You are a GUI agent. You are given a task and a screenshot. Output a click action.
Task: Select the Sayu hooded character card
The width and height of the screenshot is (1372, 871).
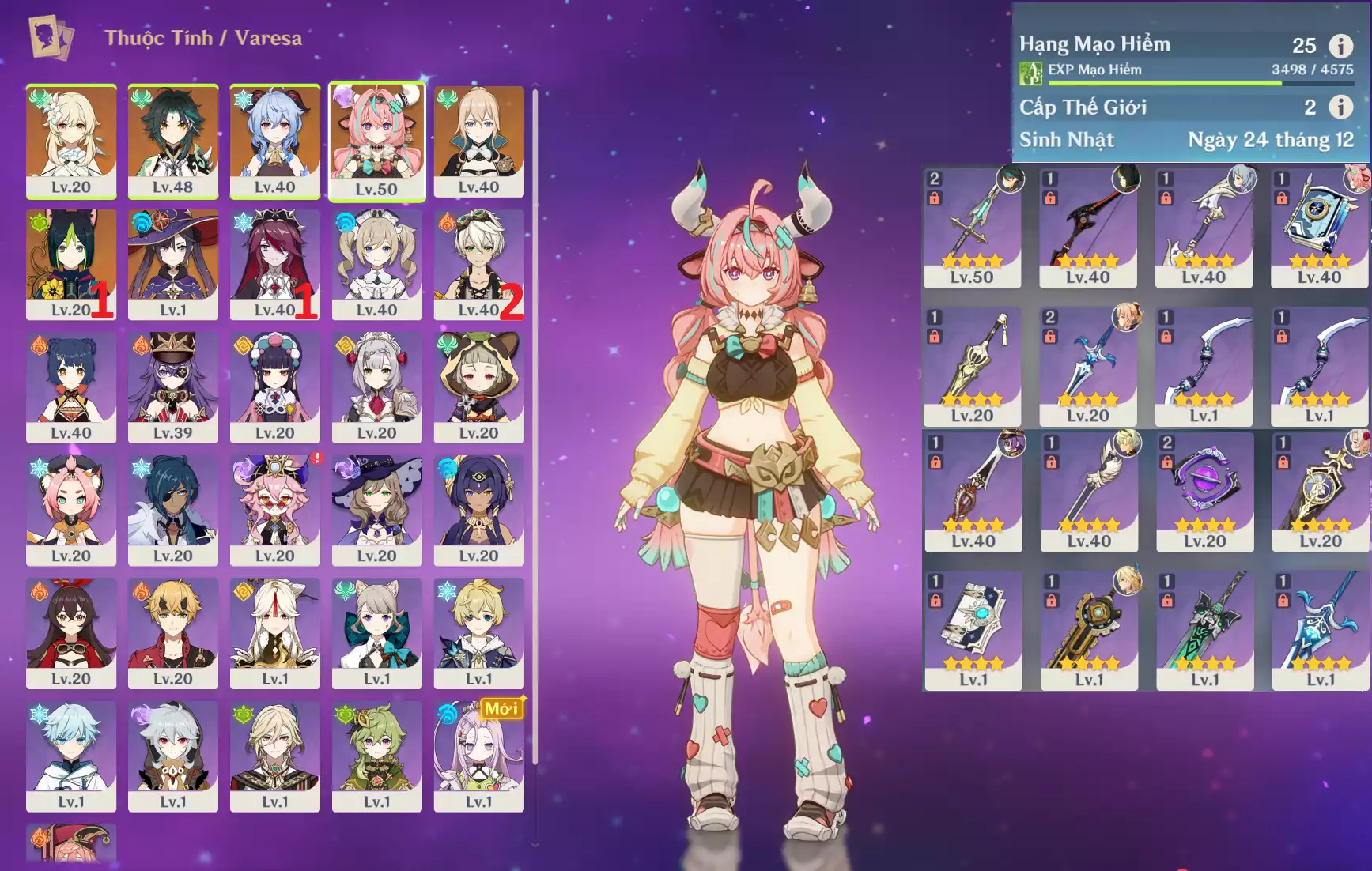[x=478, y=387]
